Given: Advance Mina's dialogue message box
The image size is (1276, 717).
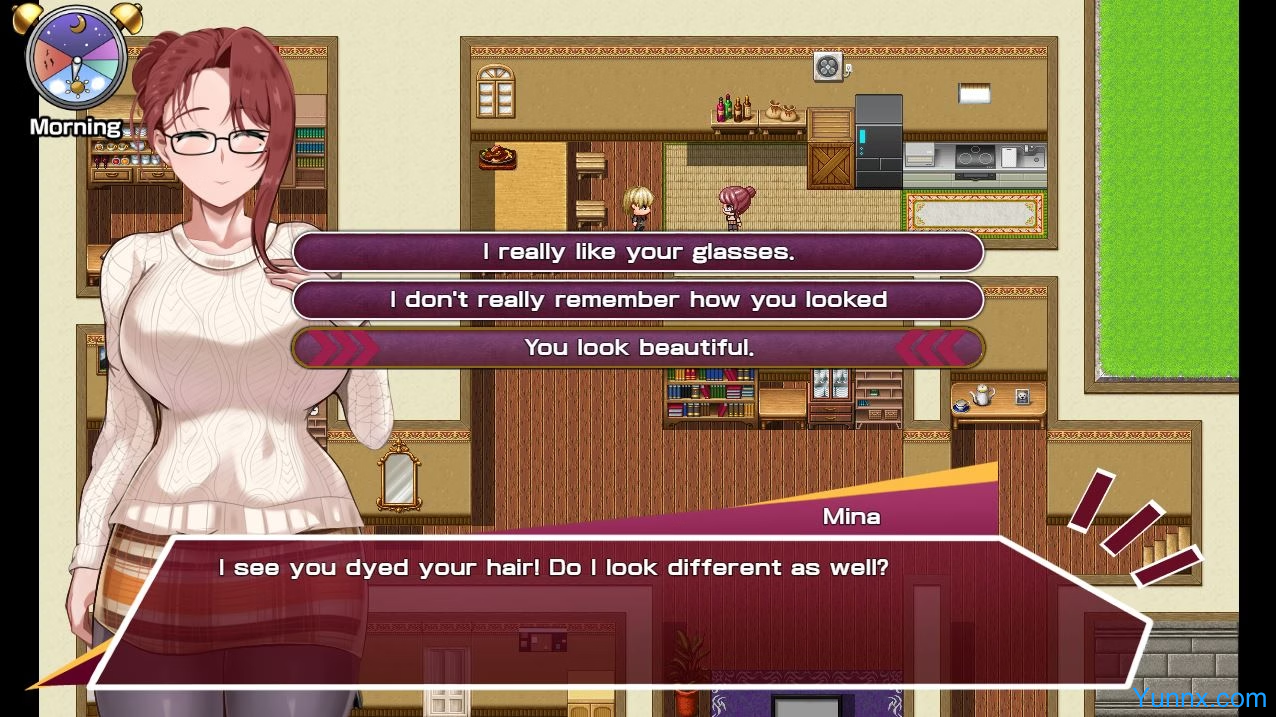Looking at the screenshot, I should [620, 610].
